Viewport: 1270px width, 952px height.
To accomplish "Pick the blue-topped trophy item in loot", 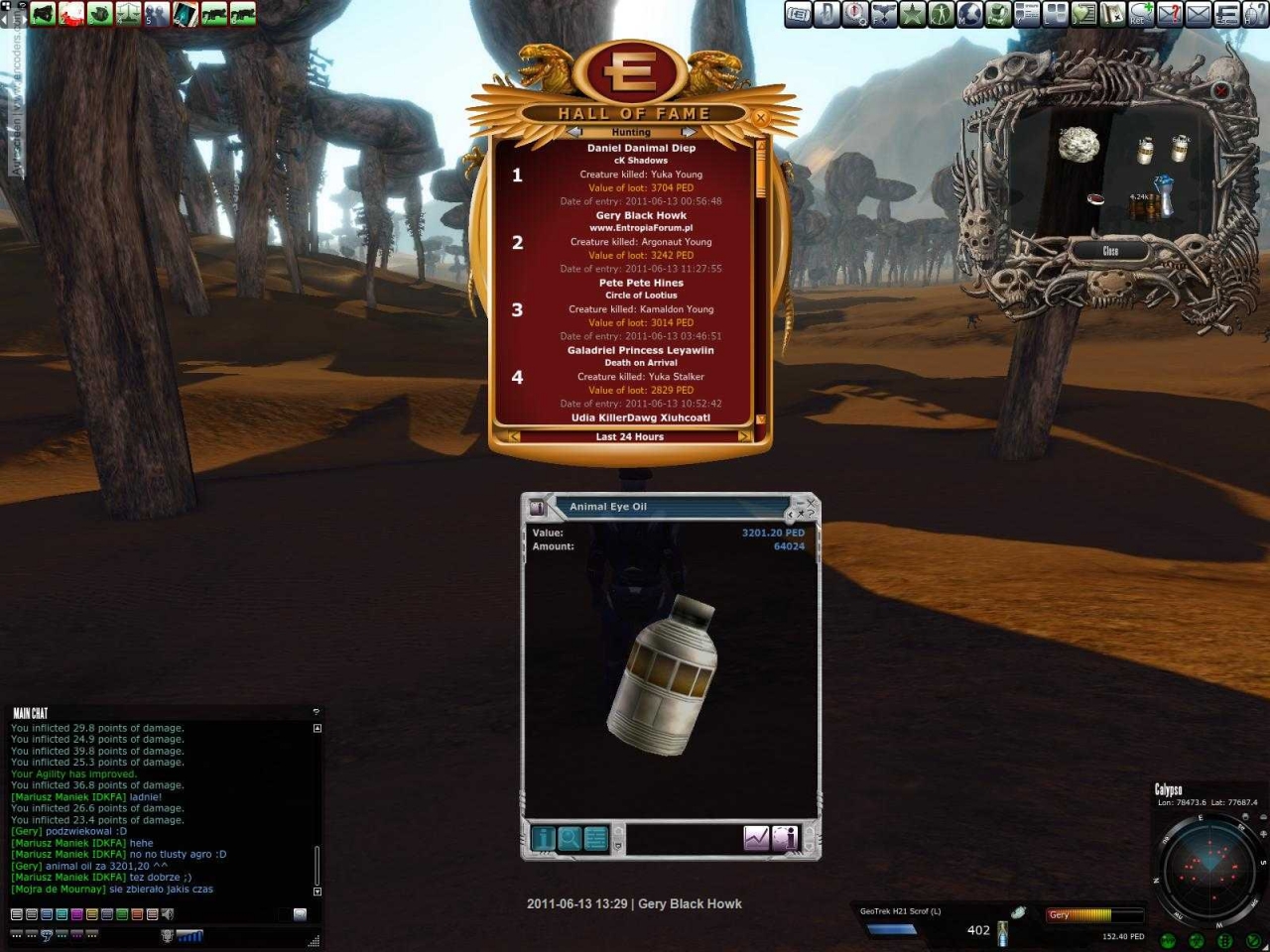I will [x=1165, y=195].
